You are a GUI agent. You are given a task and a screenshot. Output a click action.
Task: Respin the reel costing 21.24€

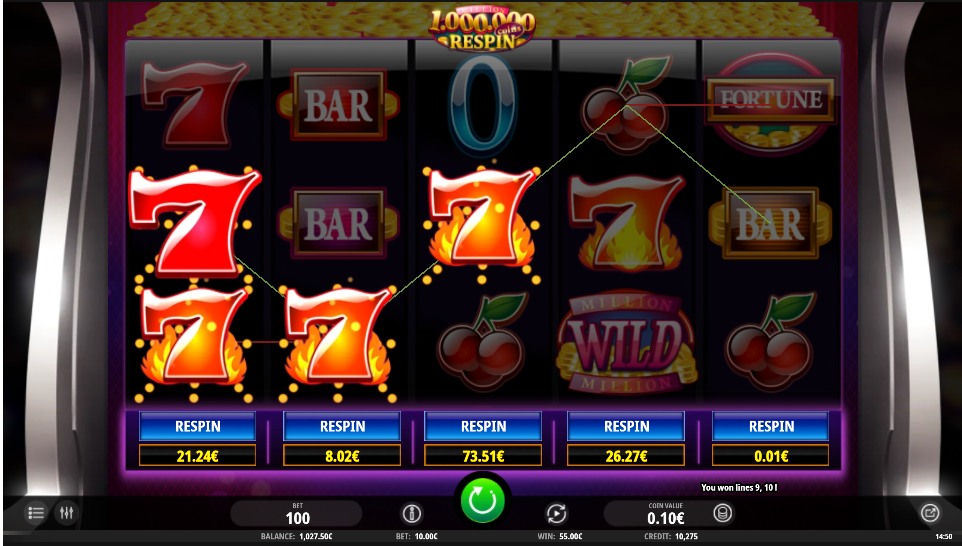(198, 426)
